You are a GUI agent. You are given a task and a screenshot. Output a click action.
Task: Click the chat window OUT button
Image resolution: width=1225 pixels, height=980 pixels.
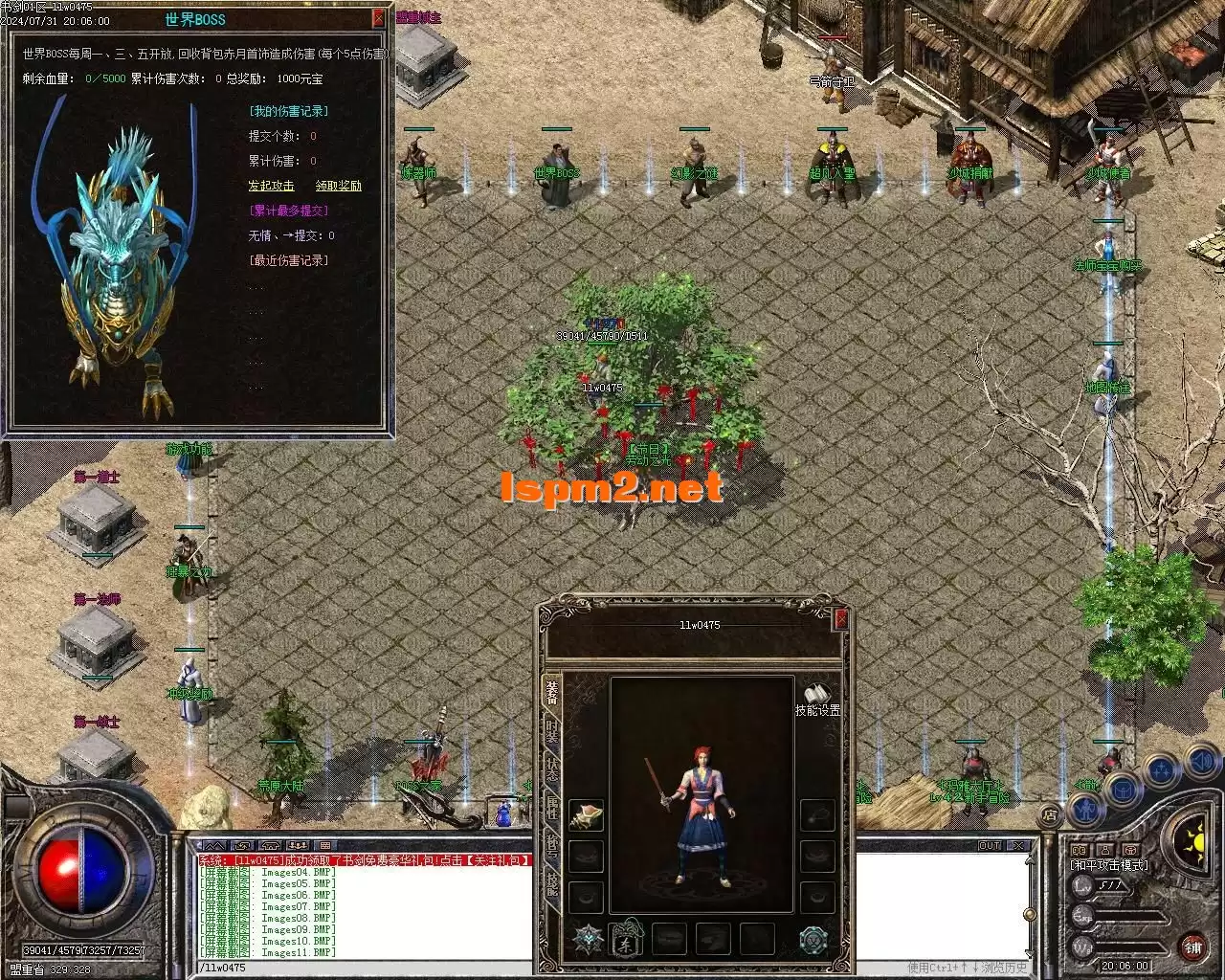tap(990, 846)
